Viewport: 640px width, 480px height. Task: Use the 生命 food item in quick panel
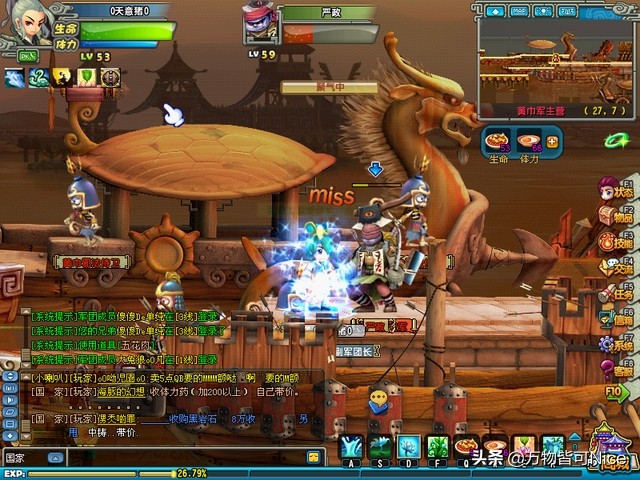[498, 142]
